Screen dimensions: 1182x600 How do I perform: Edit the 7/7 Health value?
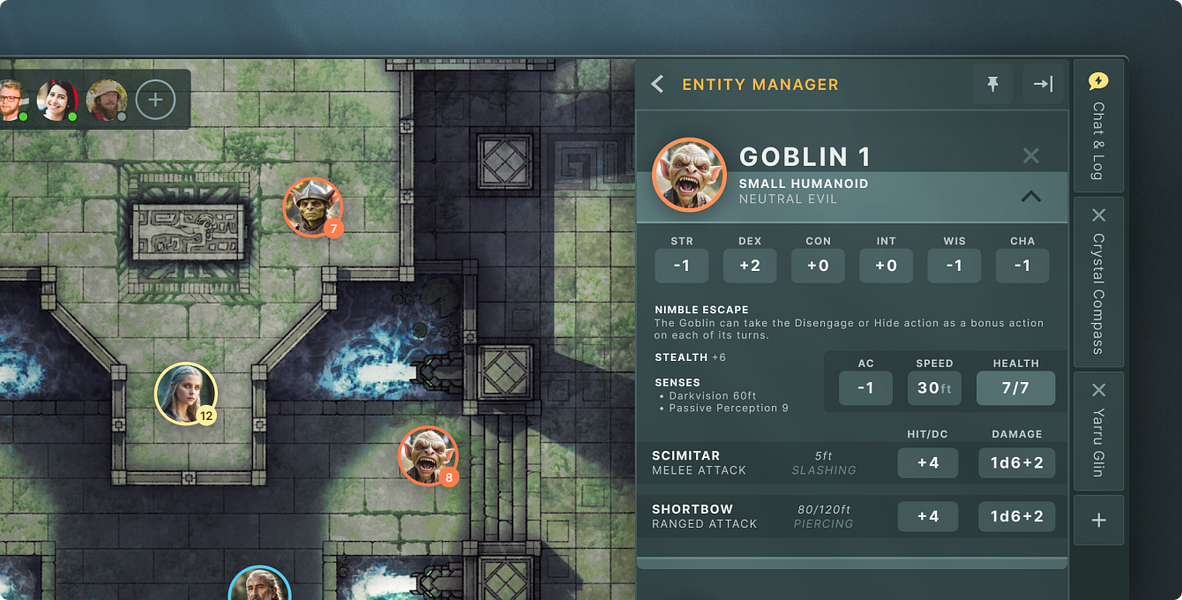1015,388
